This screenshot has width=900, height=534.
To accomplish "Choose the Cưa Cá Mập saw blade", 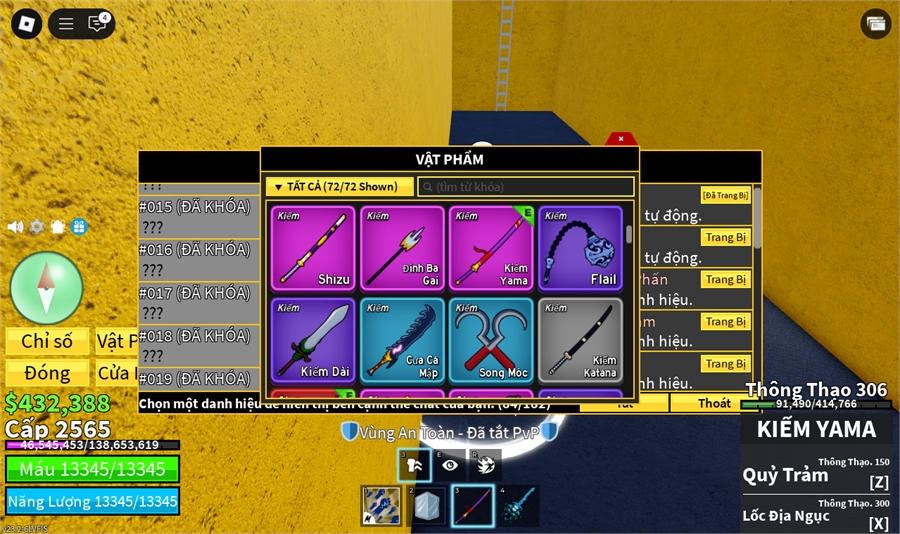I will pos(402,340).
